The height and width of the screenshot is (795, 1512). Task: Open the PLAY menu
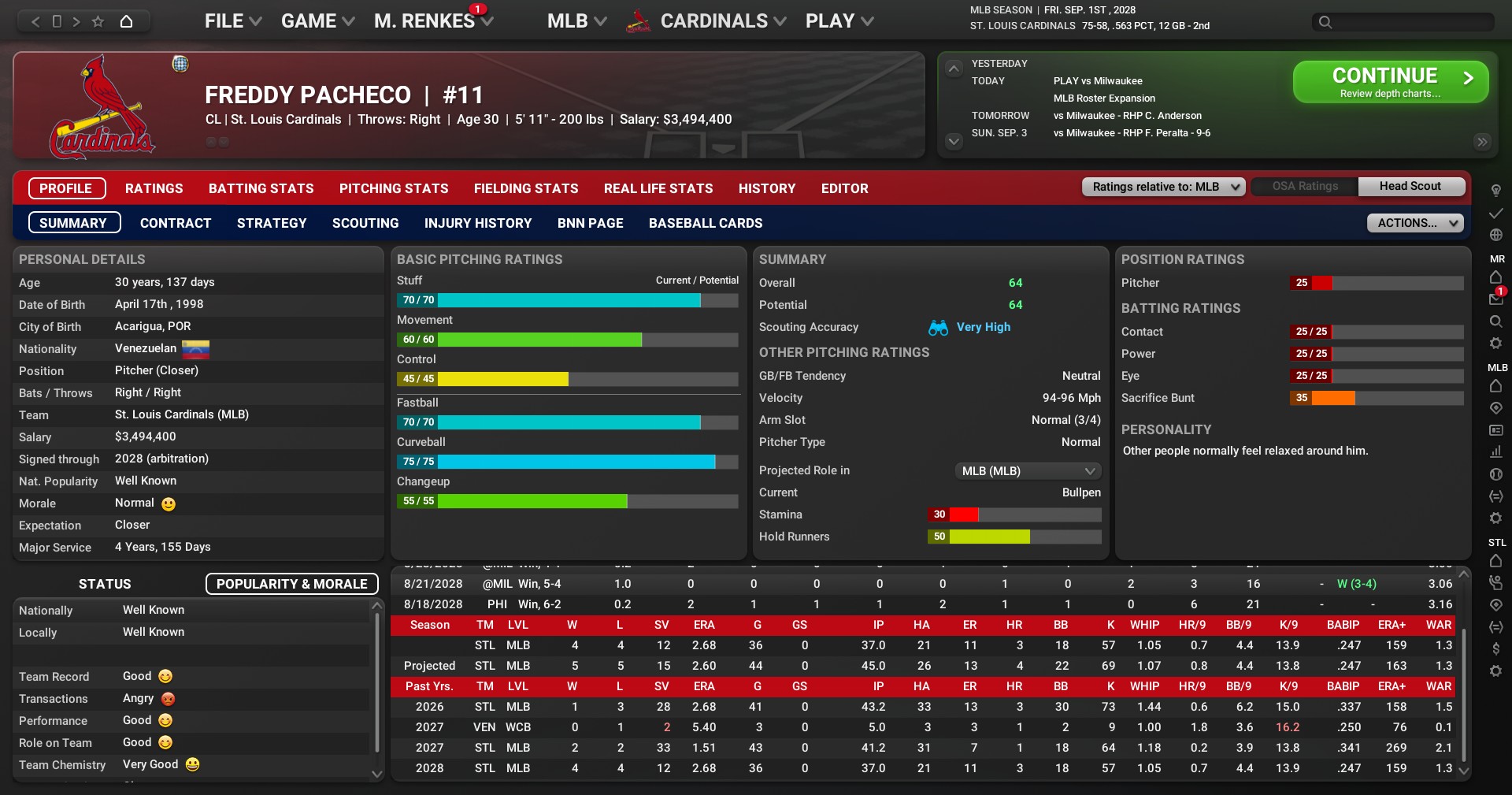coord(839,21)
